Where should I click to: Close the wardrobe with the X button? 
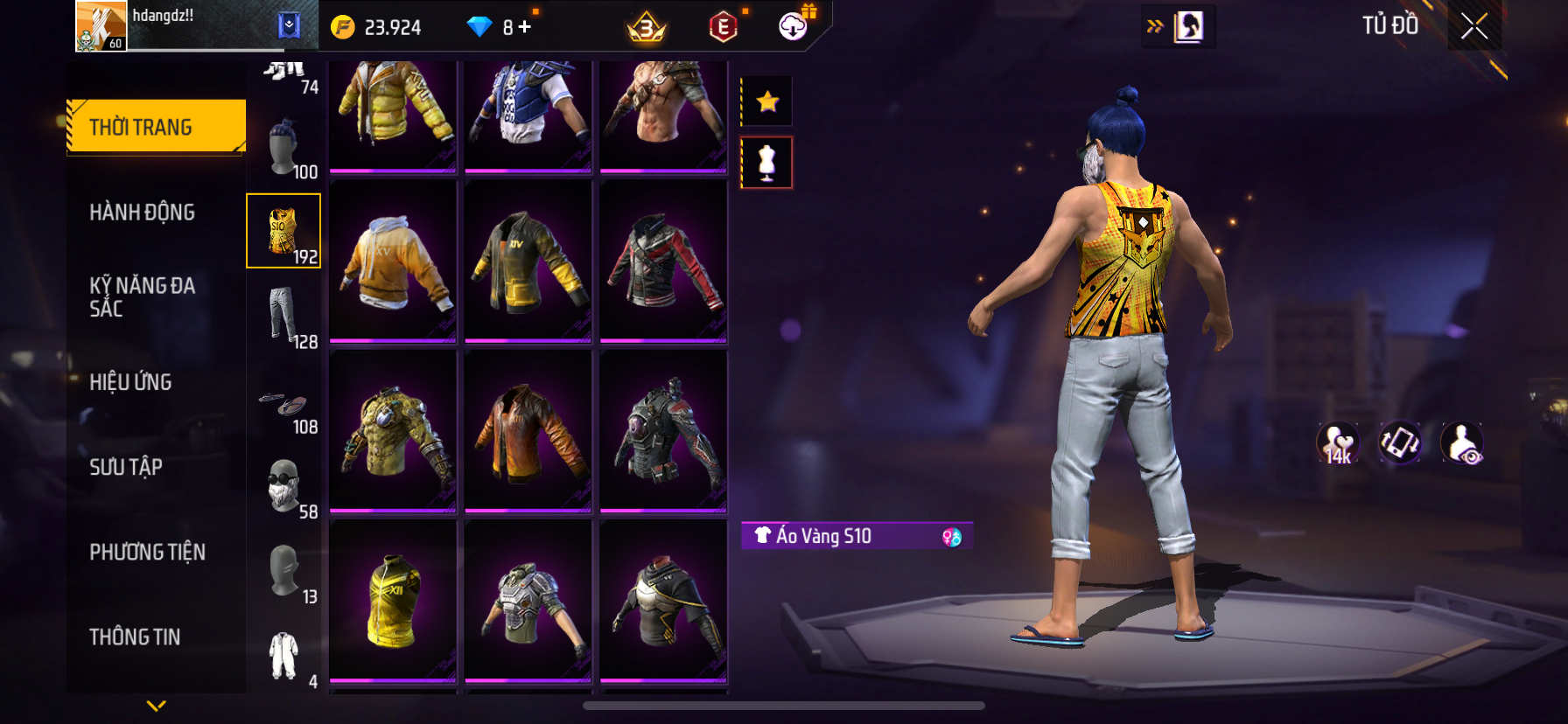click(x=1474, y=27)
